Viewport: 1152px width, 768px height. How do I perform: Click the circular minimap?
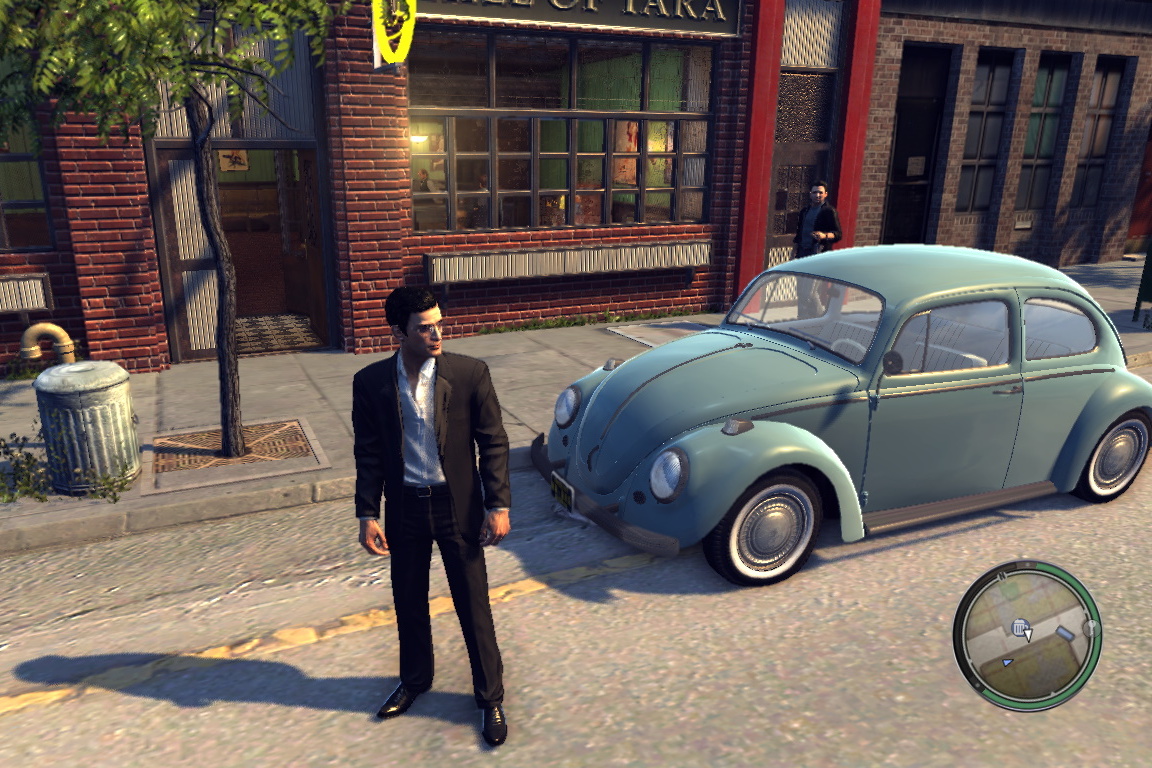(1027, 635)
